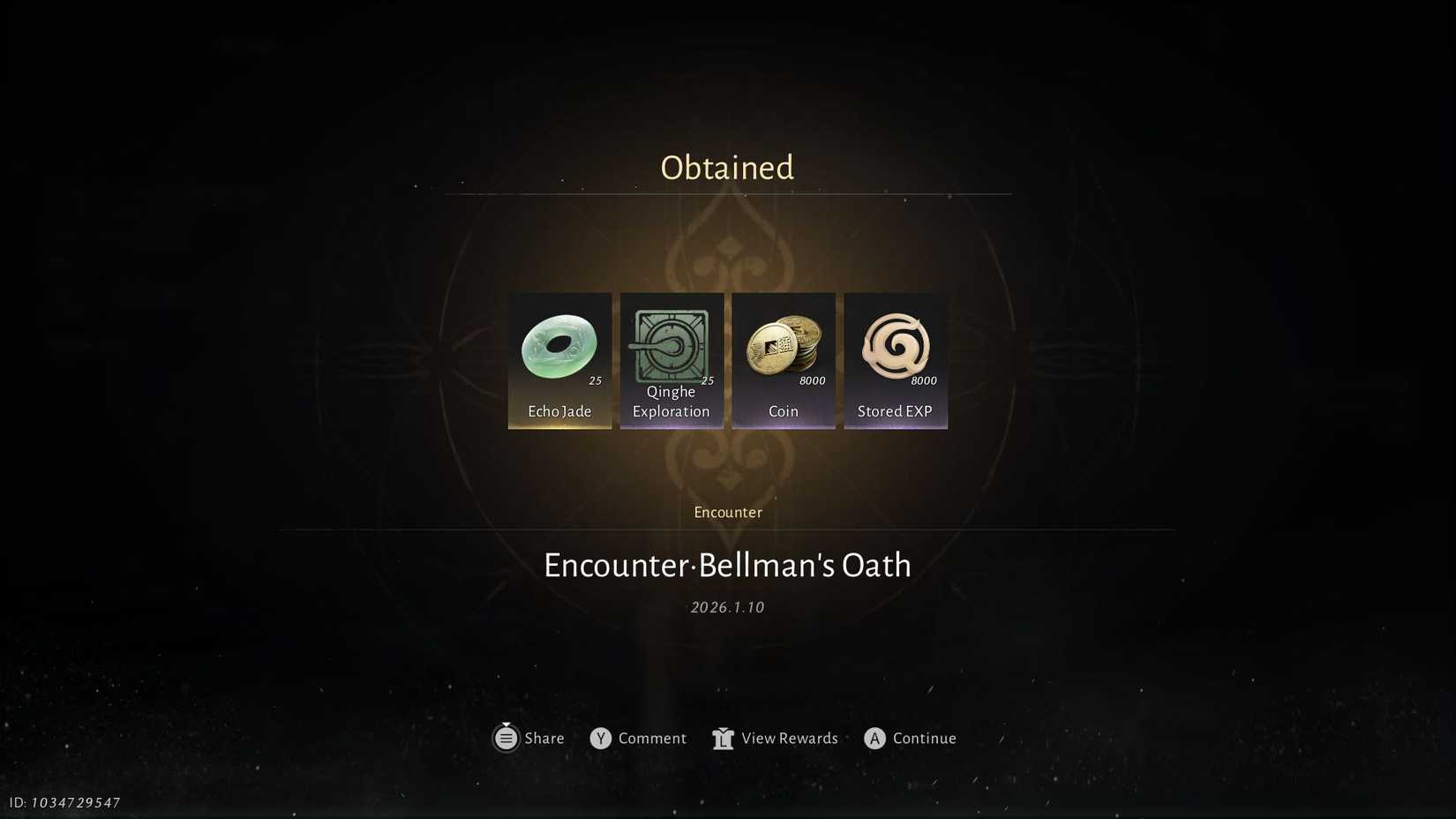Select the Echo Jade reward icon
Viewport: 1456px width, 819px height.
click(x=559, y=346)
